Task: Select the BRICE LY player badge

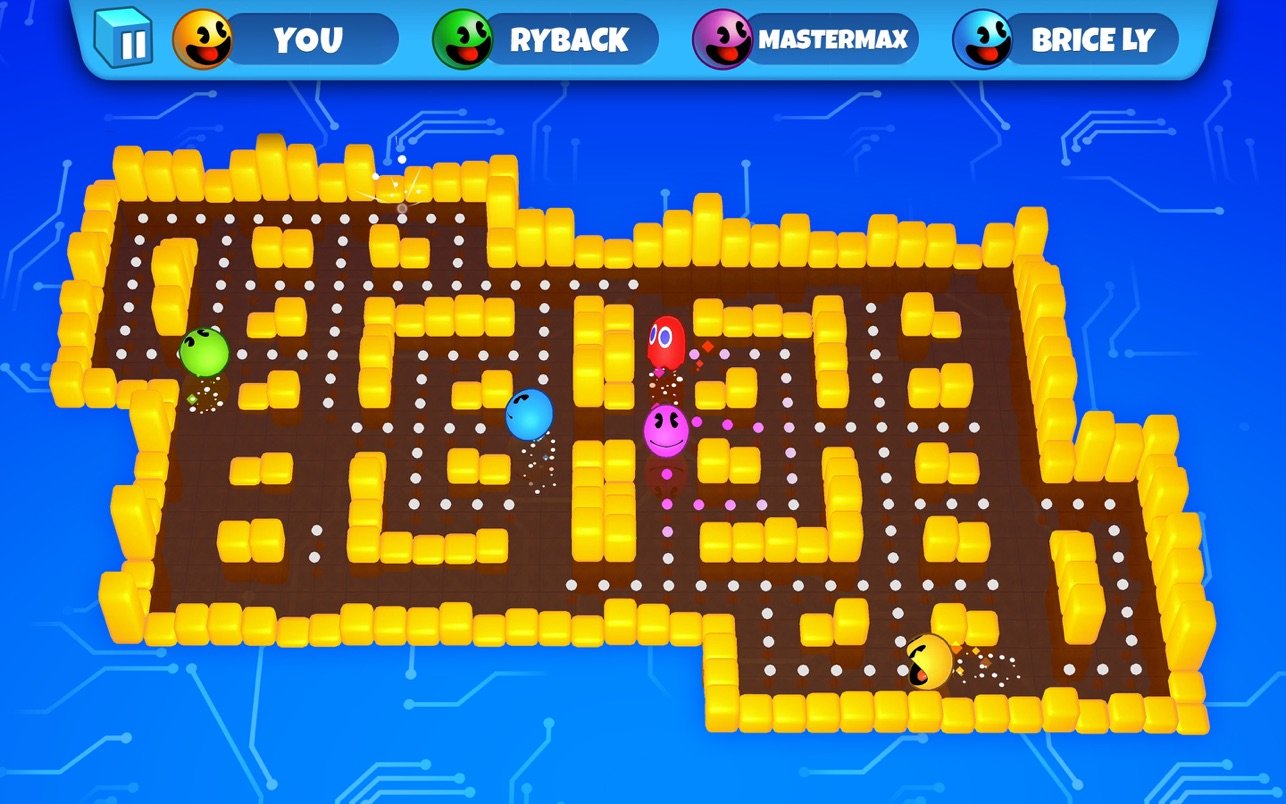Action: 1067,40
